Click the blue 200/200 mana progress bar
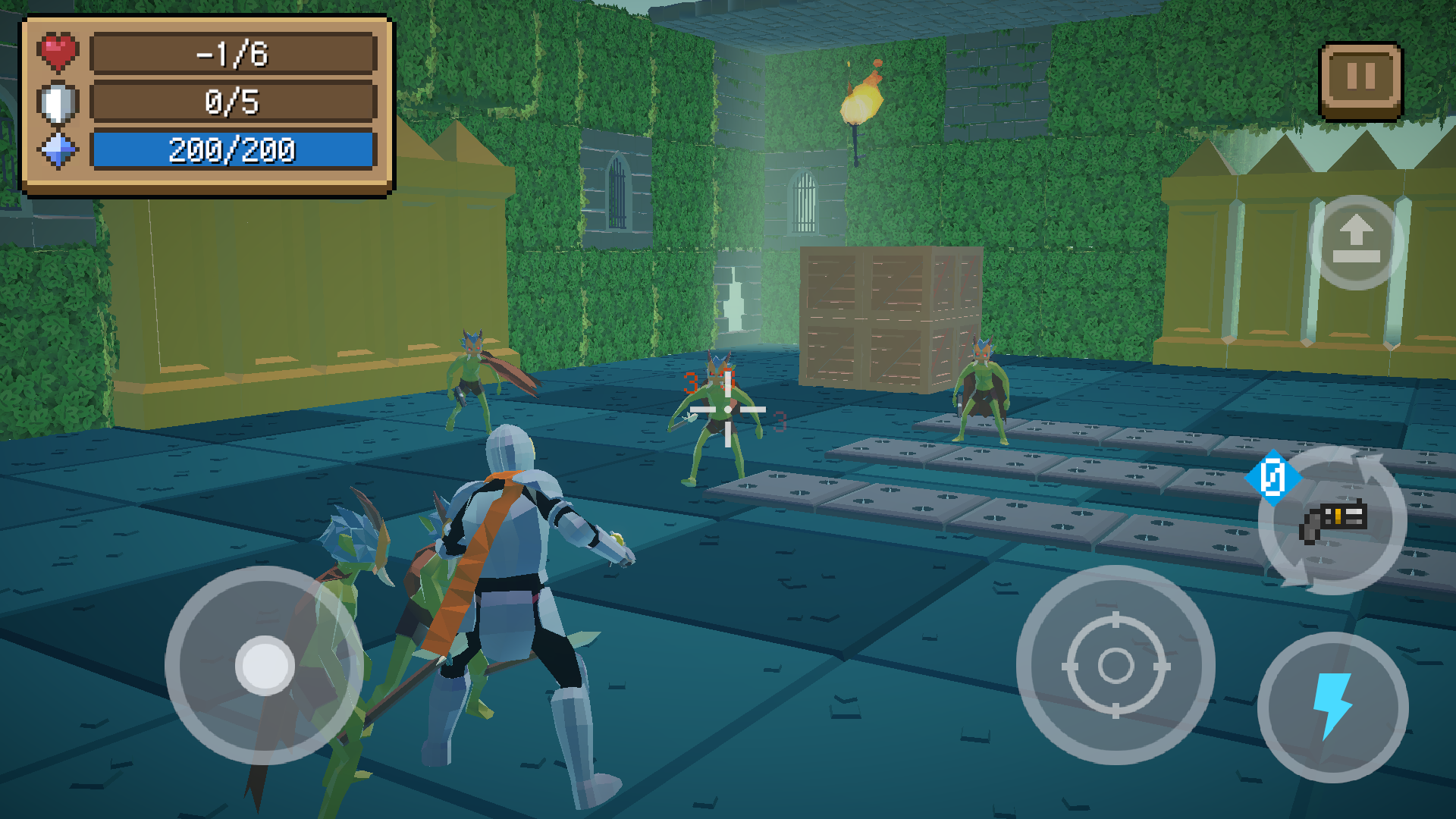This screenshot has height=819, width=1456. 231,150
